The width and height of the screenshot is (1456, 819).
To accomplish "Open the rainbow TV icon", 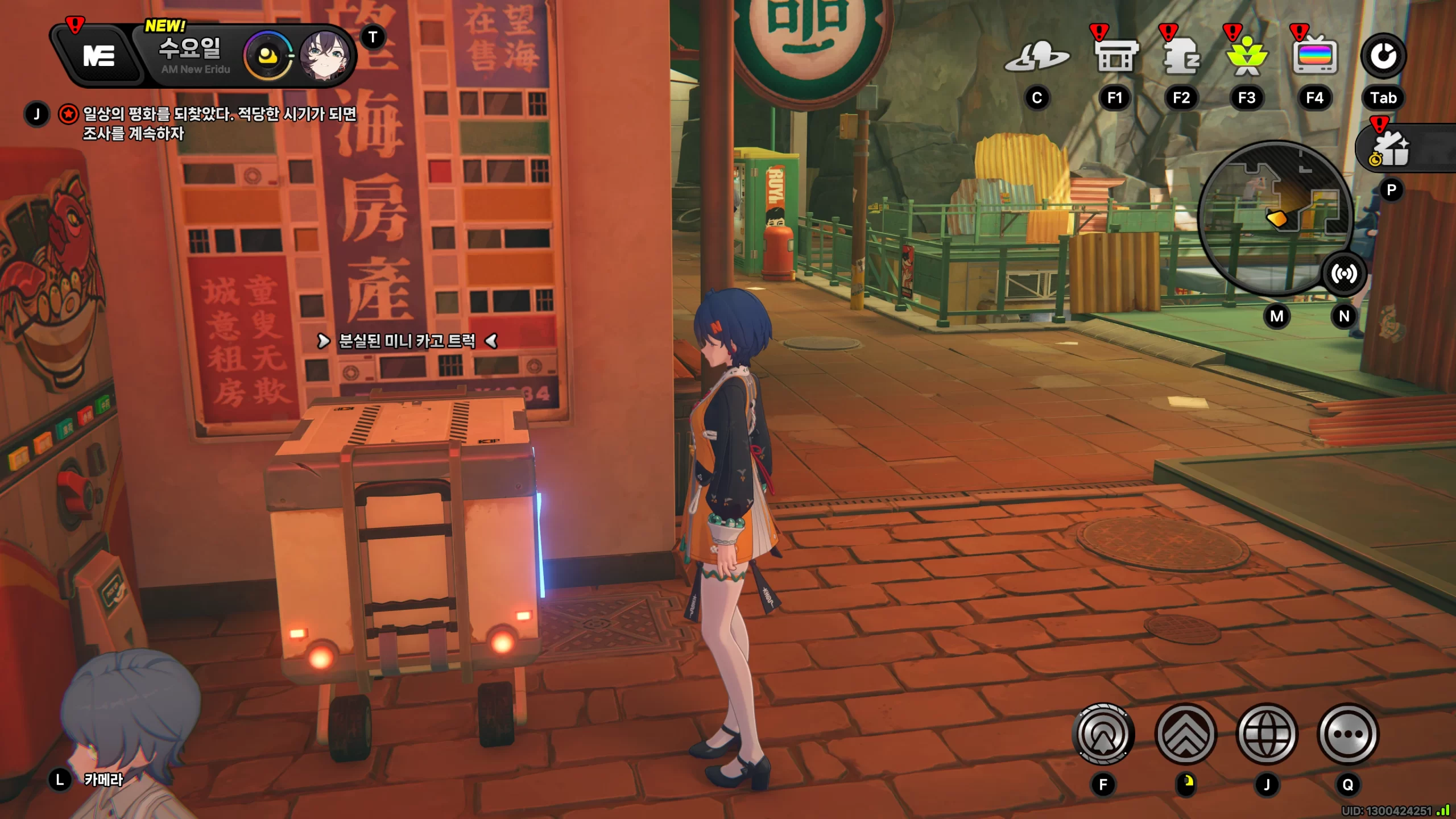I will [x=1314, y=57].
